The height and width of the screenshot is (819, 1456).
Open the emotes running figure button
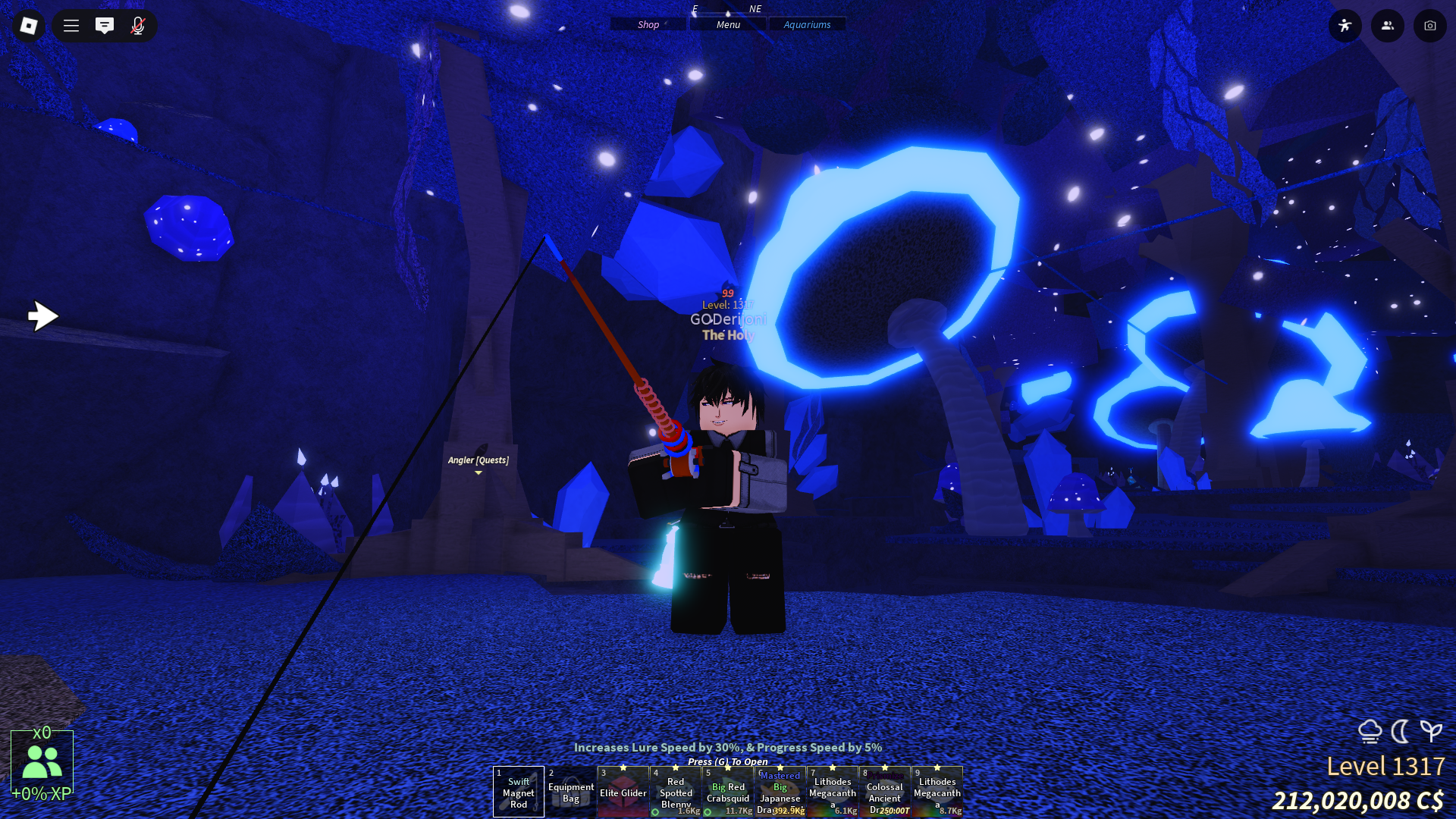(1345, 26)
